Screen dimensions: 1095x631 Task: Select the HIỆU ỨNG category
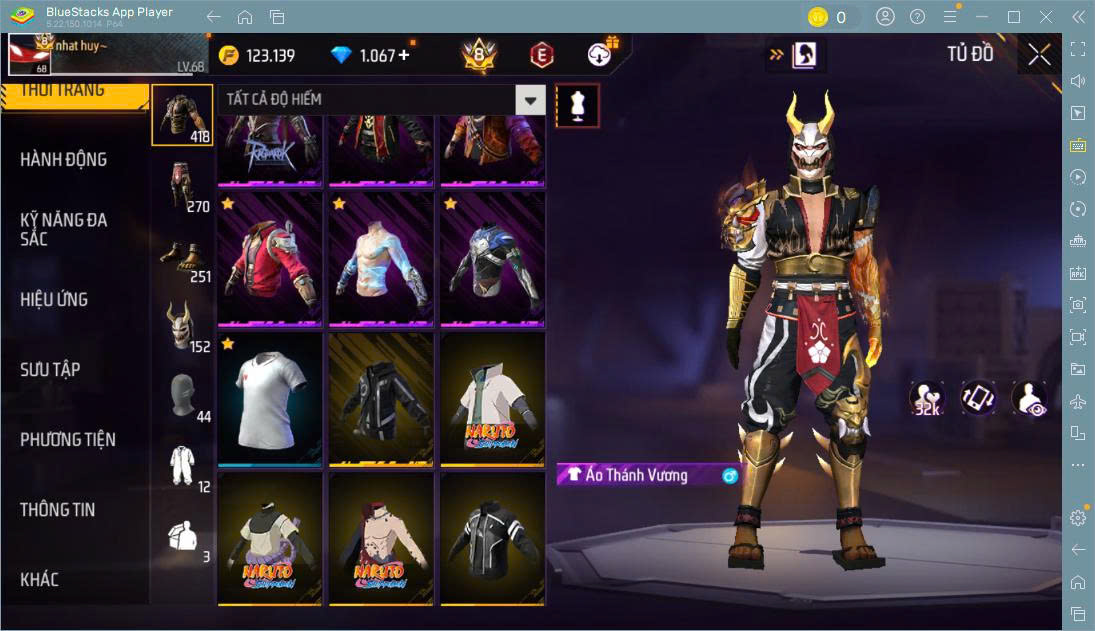click(x=55, y=300)
